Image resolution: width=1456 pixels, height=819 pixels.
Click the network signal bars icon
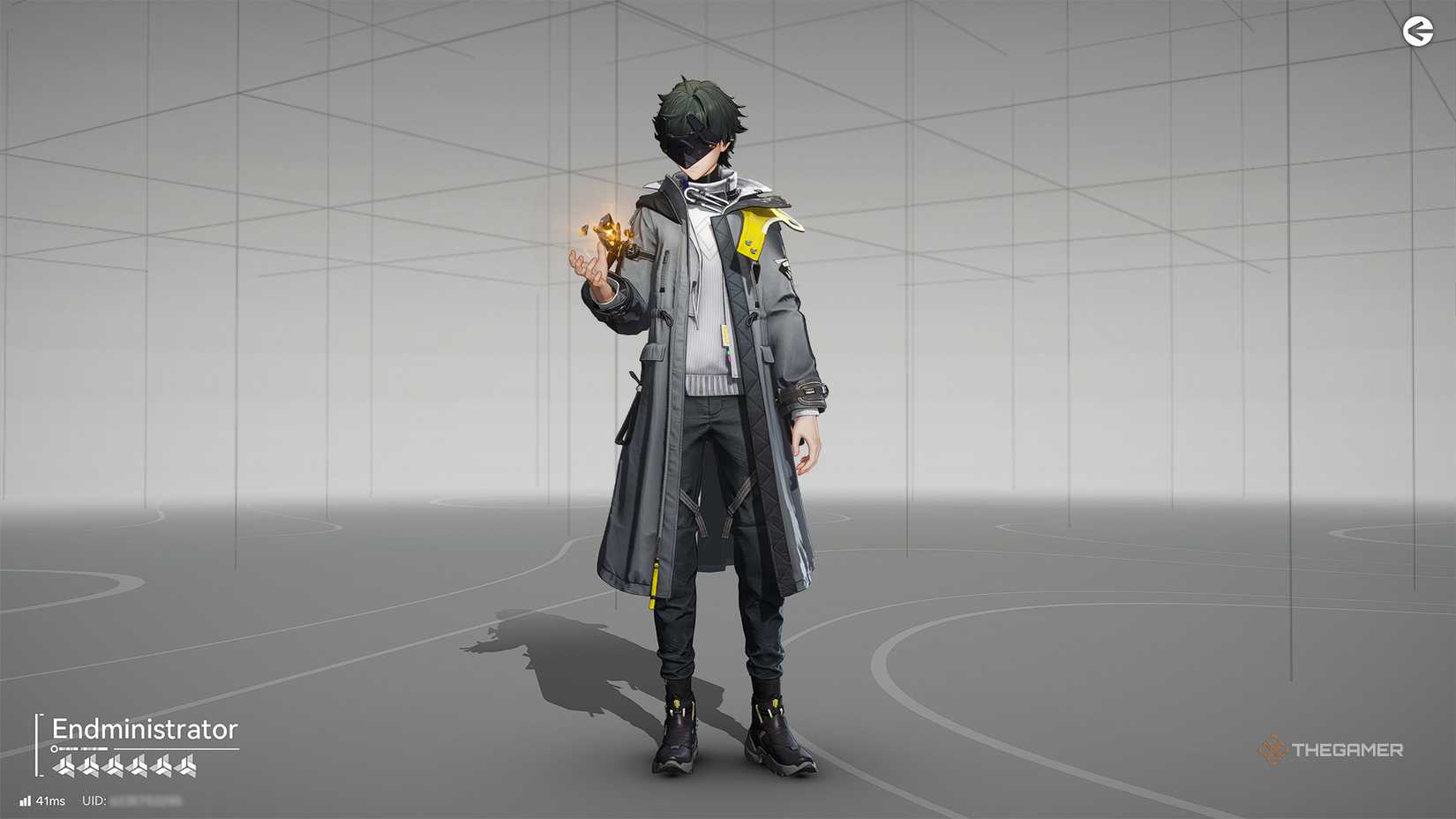(26, 800)
